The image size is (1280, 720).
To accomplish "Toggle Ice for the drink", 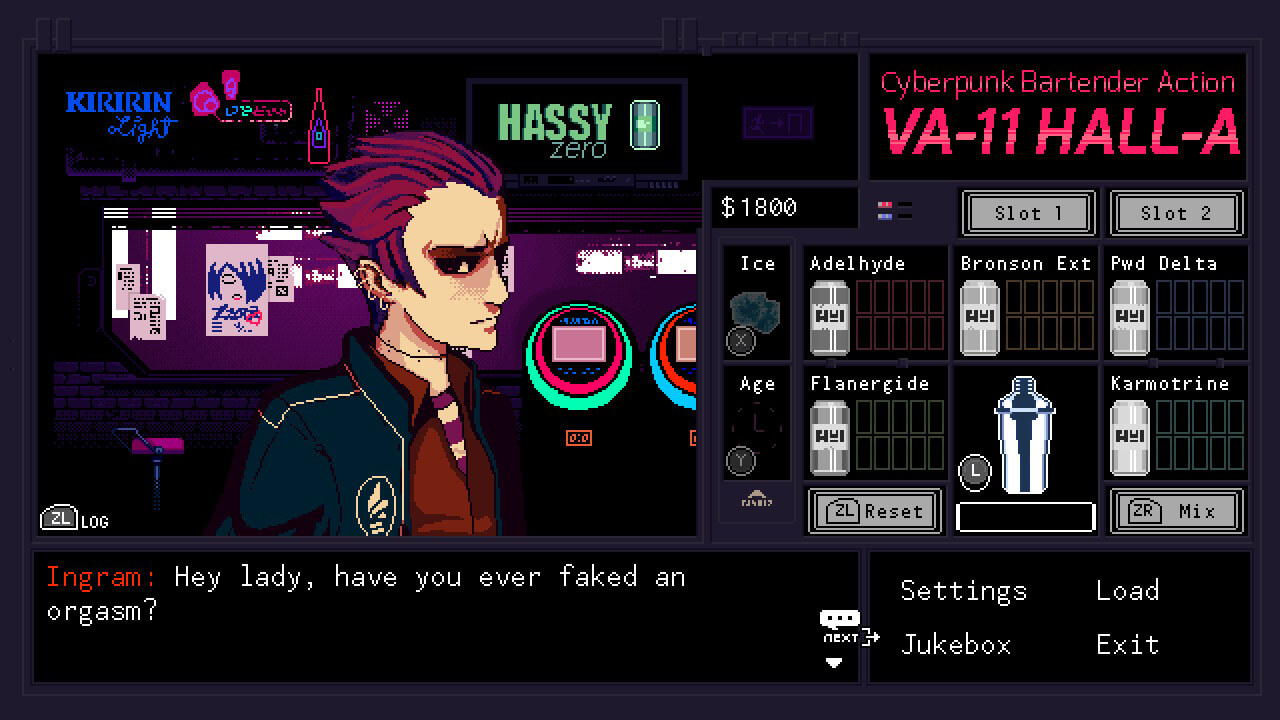I will pyautogui.click(x=756, y=312).
